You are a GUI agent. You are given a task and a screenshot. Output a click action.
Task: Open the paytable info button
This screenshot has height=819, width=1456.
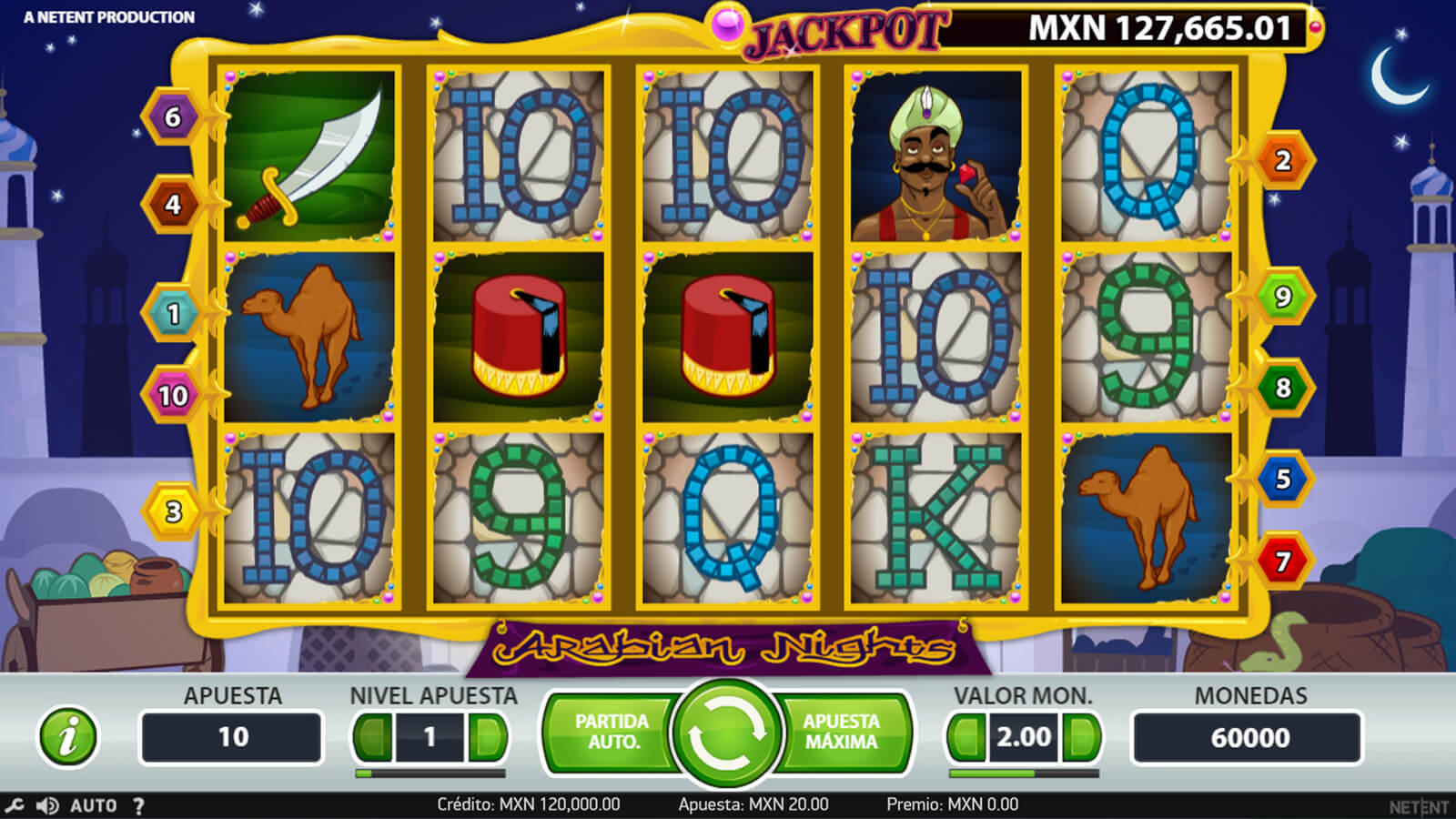(67, 736)
